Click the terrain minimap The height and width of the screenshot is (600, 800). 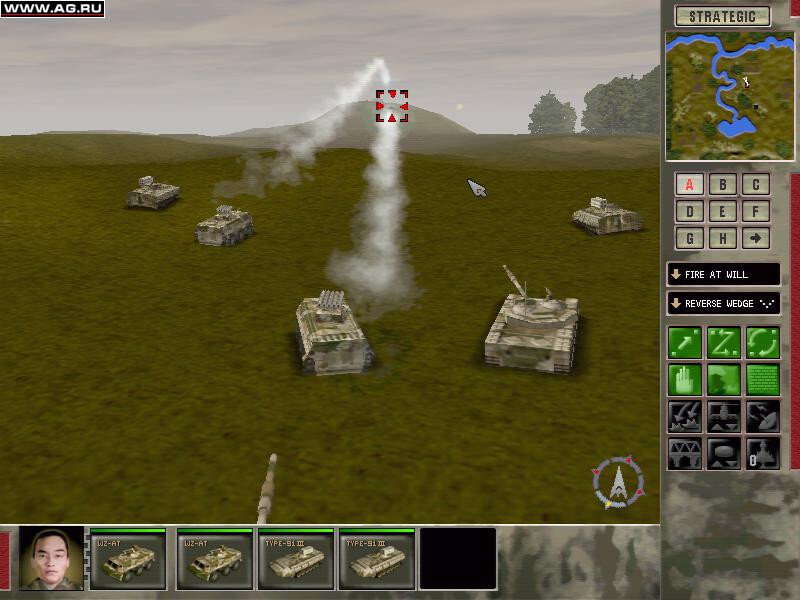pyautogui.click(x=730, y=96)
